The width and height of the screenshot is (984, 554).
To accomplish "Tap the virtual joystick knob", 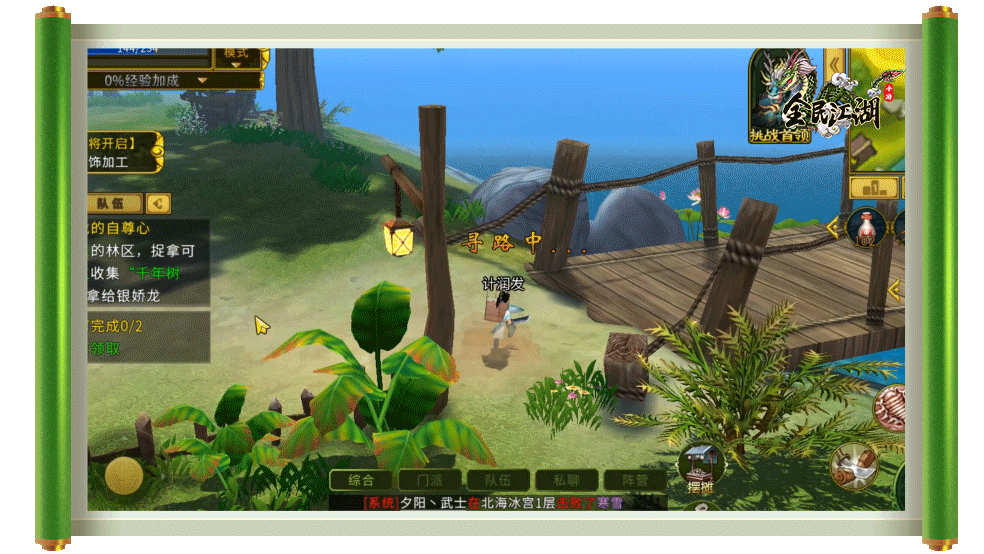I will point(124,476).
